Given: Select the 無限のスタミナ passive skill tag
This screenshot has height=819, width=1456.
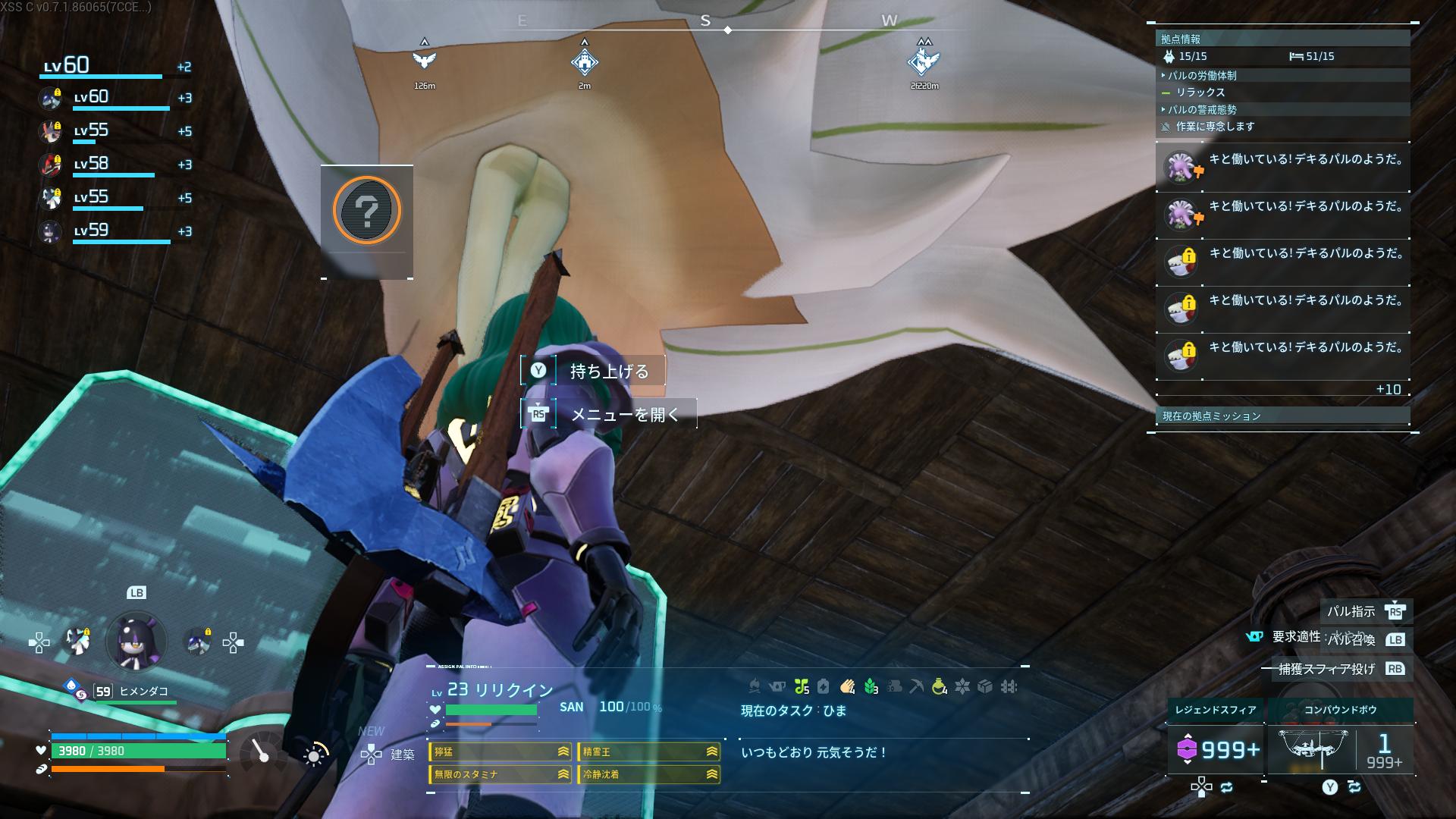Looking at the screenshot, I should pyautogui.click(x=500, y=774).
